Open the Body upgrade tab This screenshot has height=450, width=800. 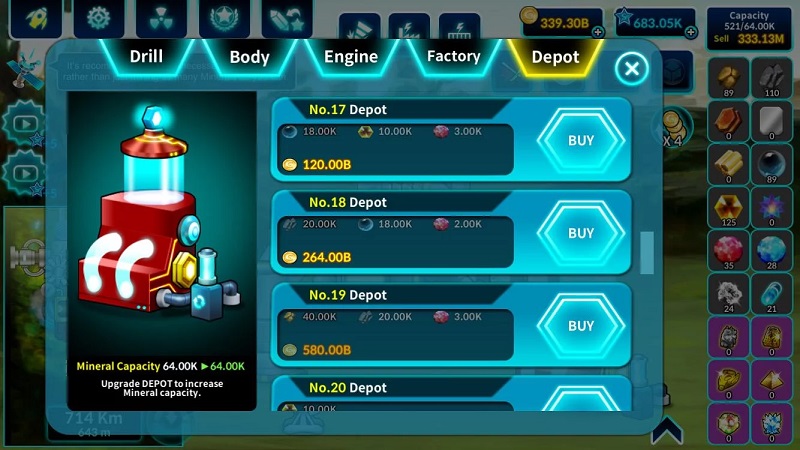[249, 57]
